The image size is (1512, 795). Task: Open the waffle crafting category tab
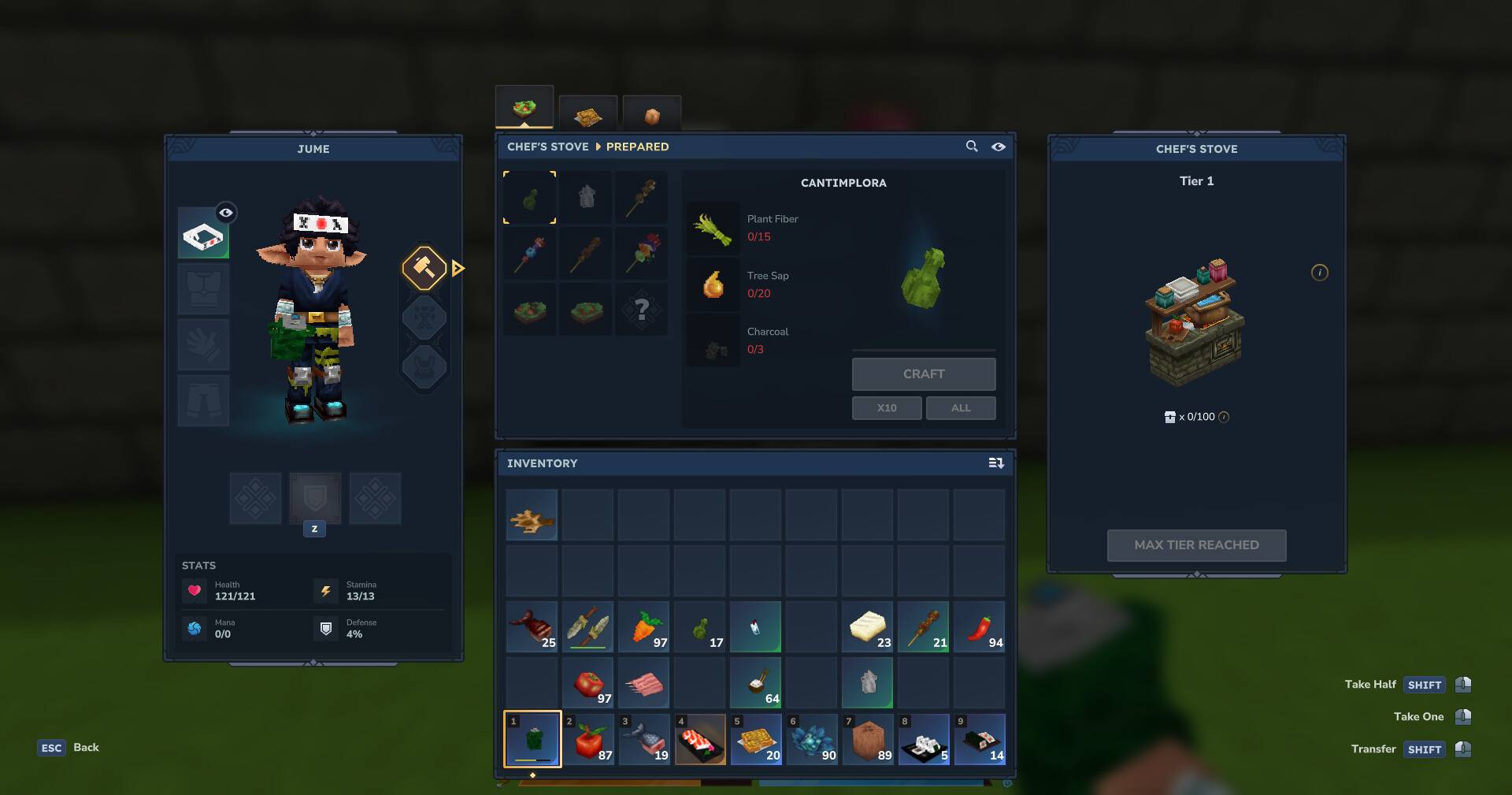587,116
